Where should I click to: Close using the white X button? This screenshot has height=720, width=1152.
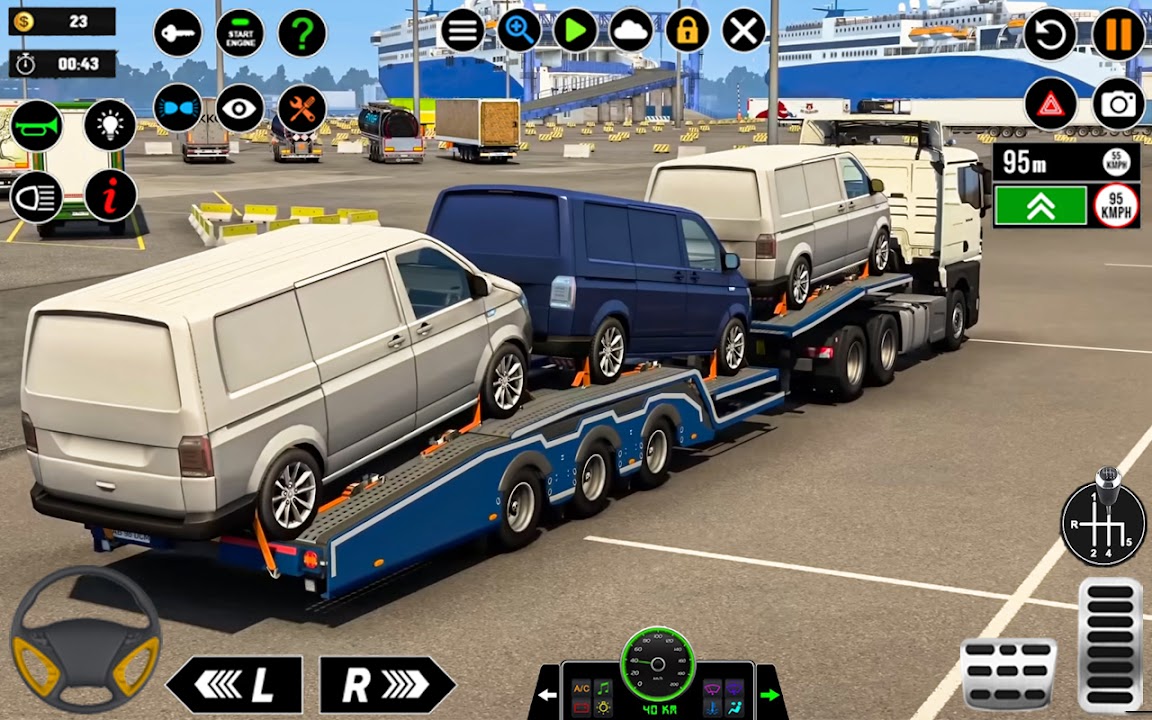click(x=744, y=31)
